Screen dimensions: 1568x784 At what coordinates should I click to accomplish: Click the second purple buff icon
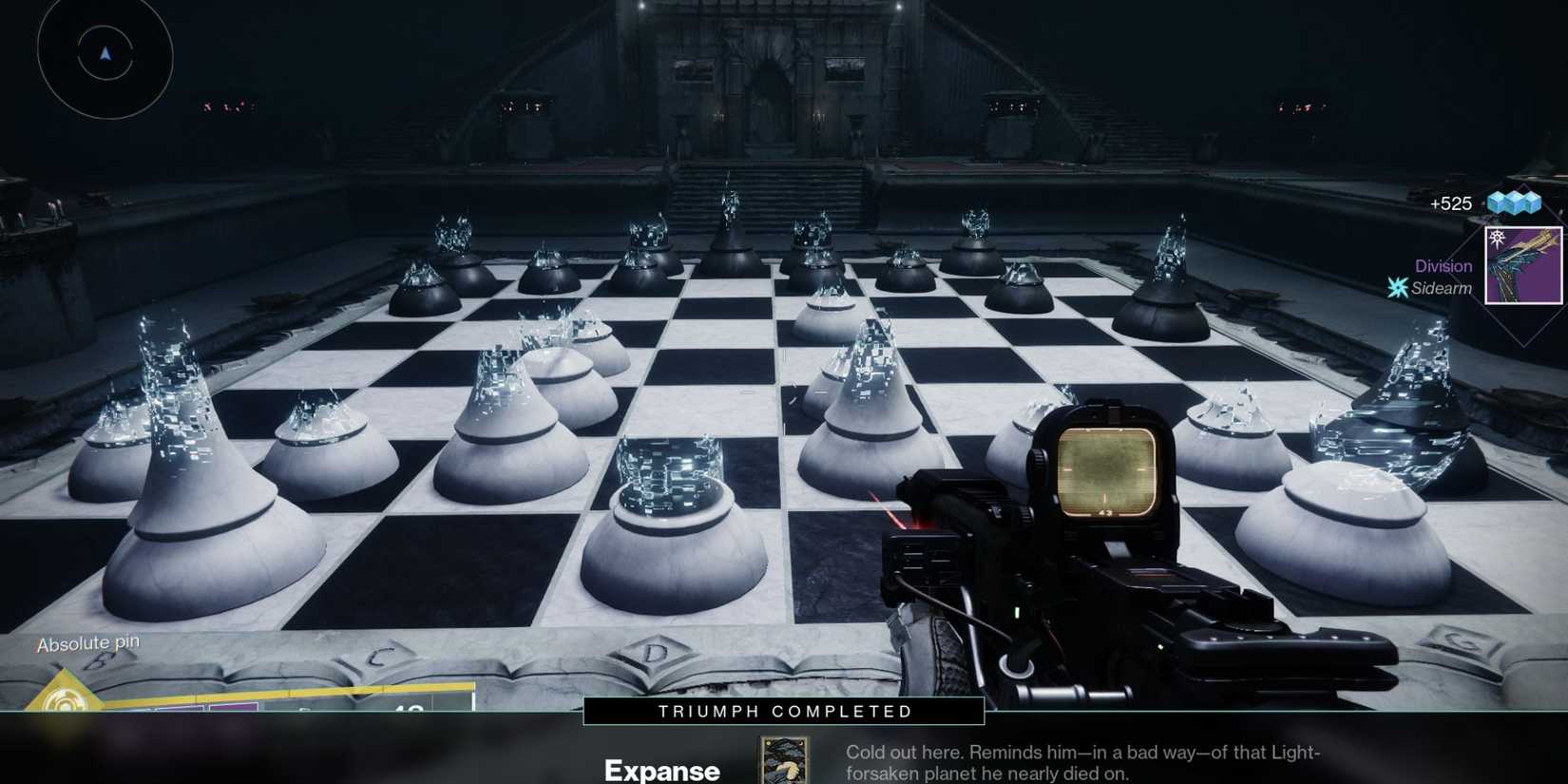233,708
